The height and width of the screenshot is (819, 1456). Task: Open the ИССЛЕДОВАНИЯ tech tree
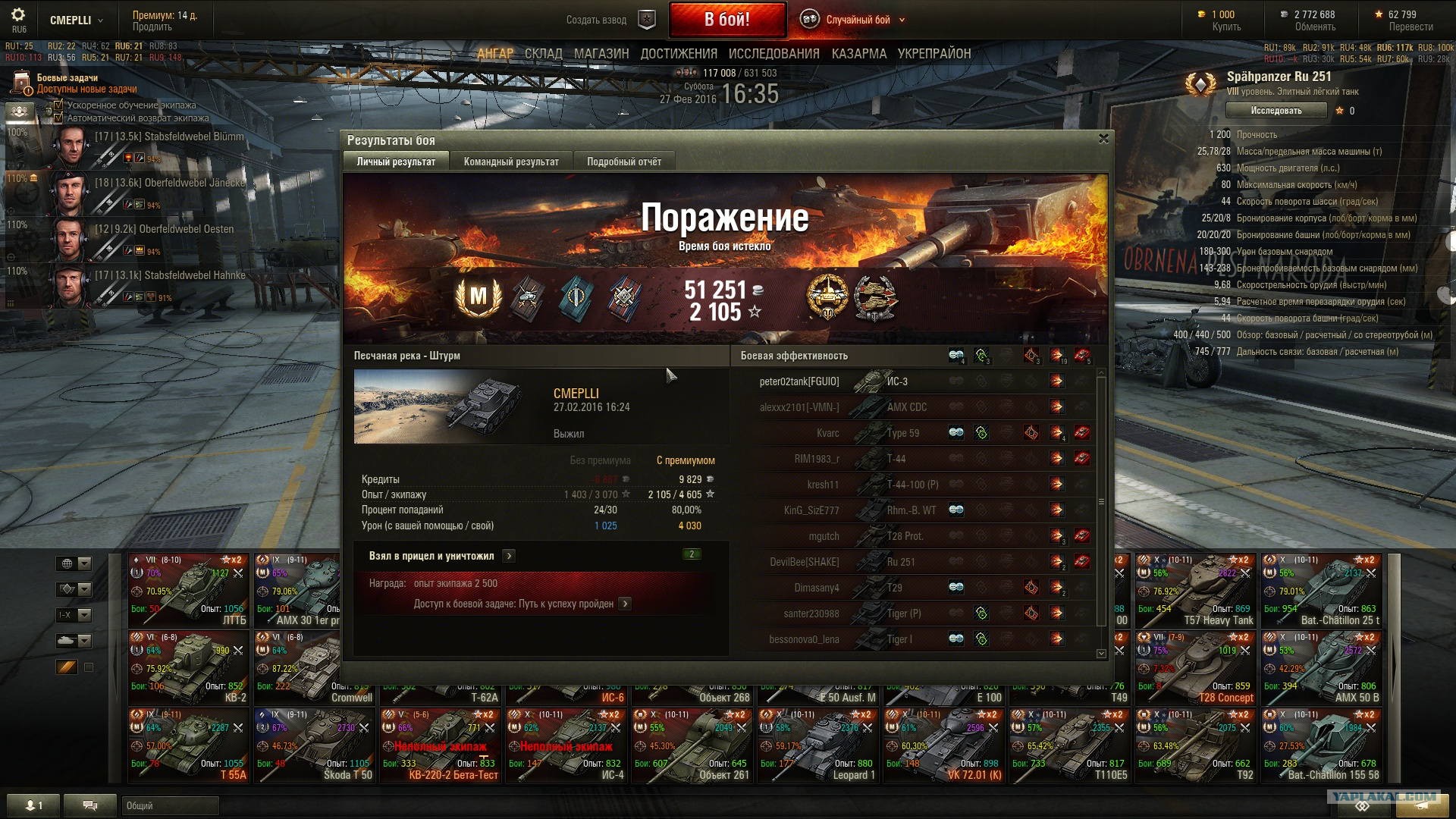773,54
